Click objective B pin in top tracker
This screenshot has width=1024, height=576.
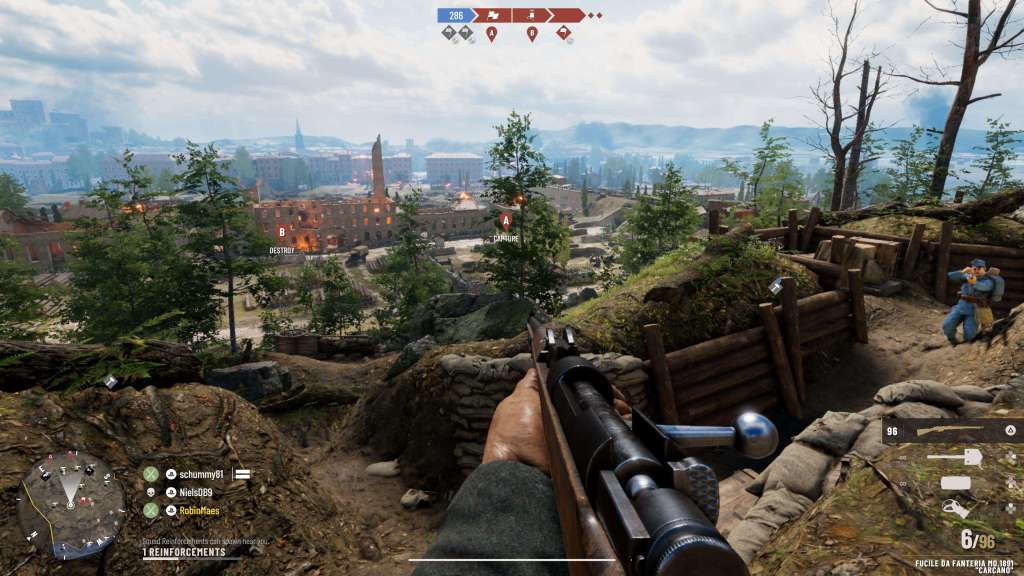(531, 33)
